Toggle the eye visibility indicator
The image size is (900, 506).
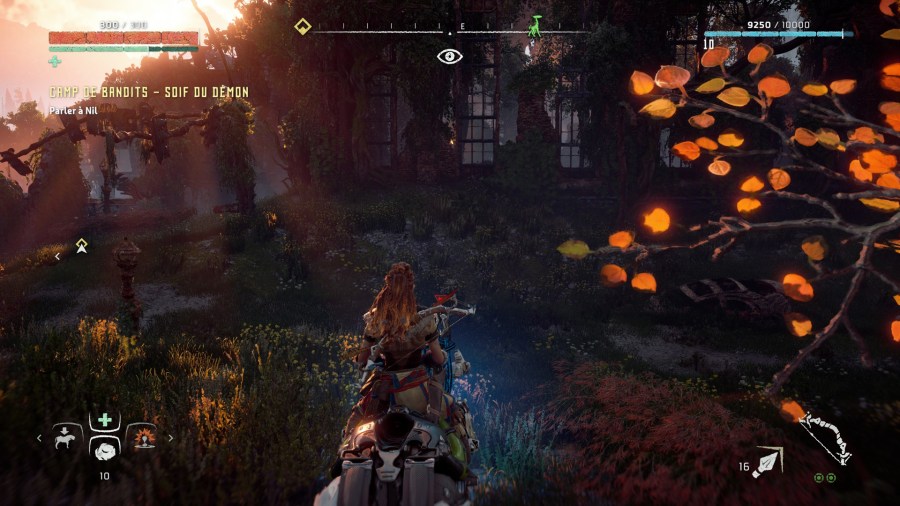(450, 56)
